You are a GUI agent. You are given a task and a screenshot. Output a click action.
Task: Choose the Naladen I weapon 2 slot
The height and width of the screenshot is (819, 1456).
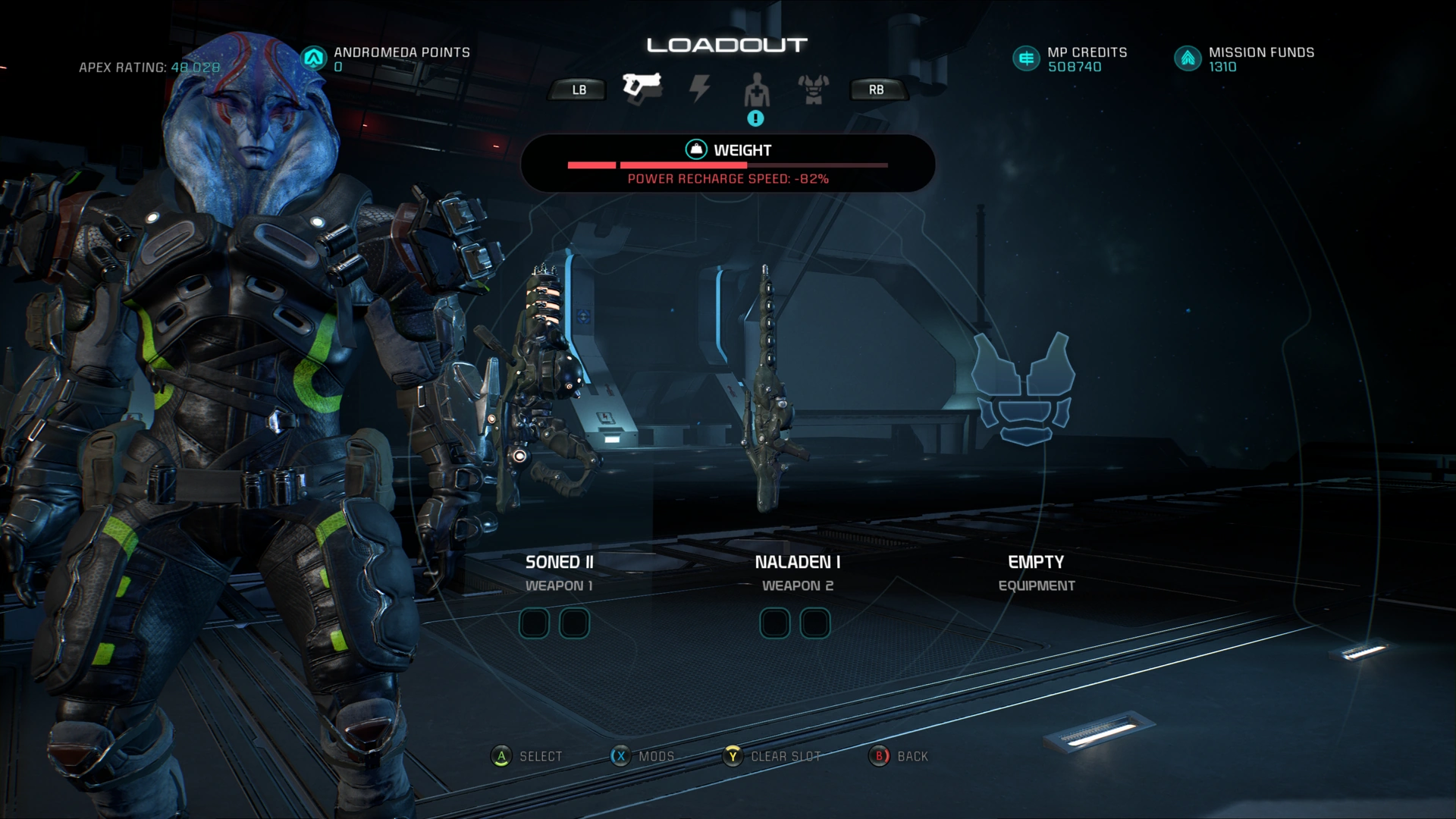click(x=796, y=394)
